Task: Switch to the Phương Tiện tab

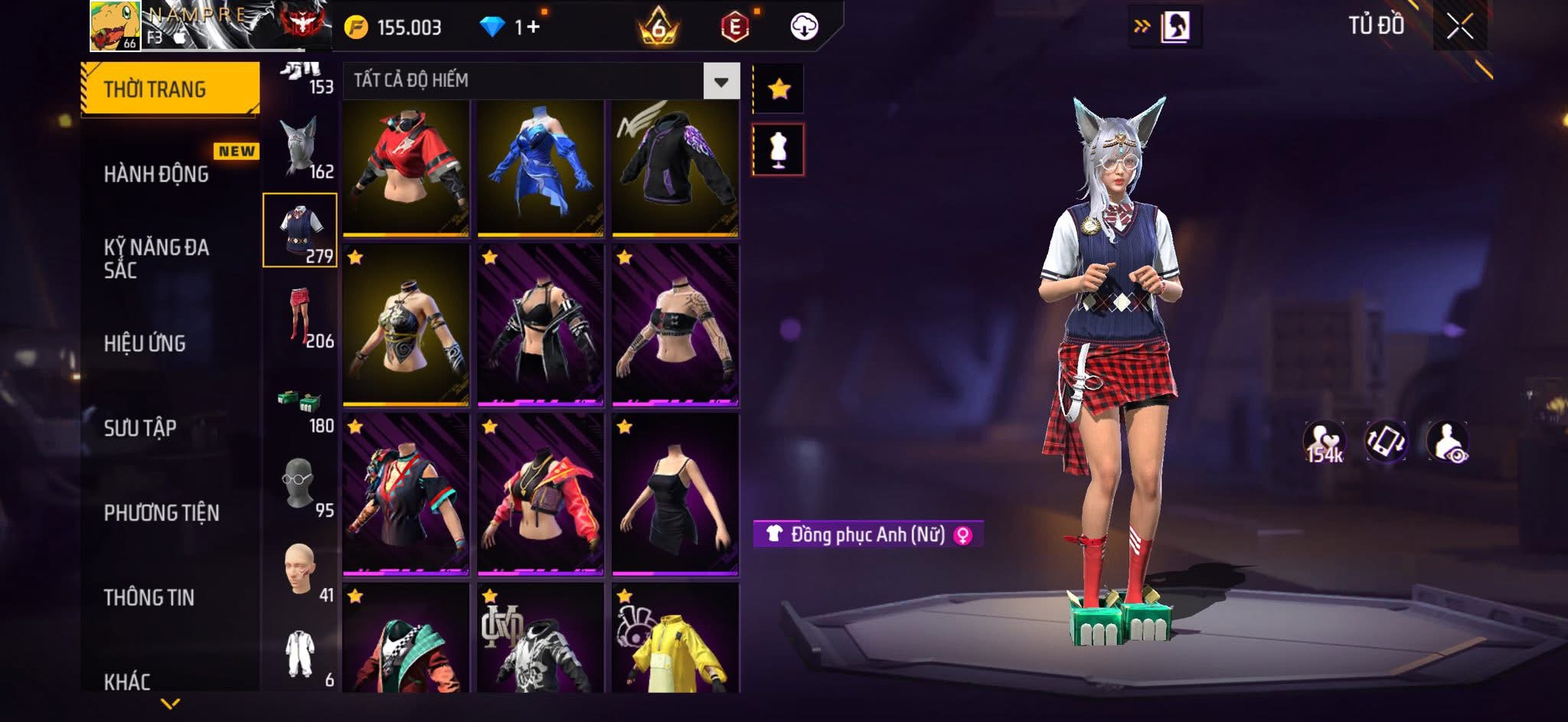Action: click(x=162, y=513)
